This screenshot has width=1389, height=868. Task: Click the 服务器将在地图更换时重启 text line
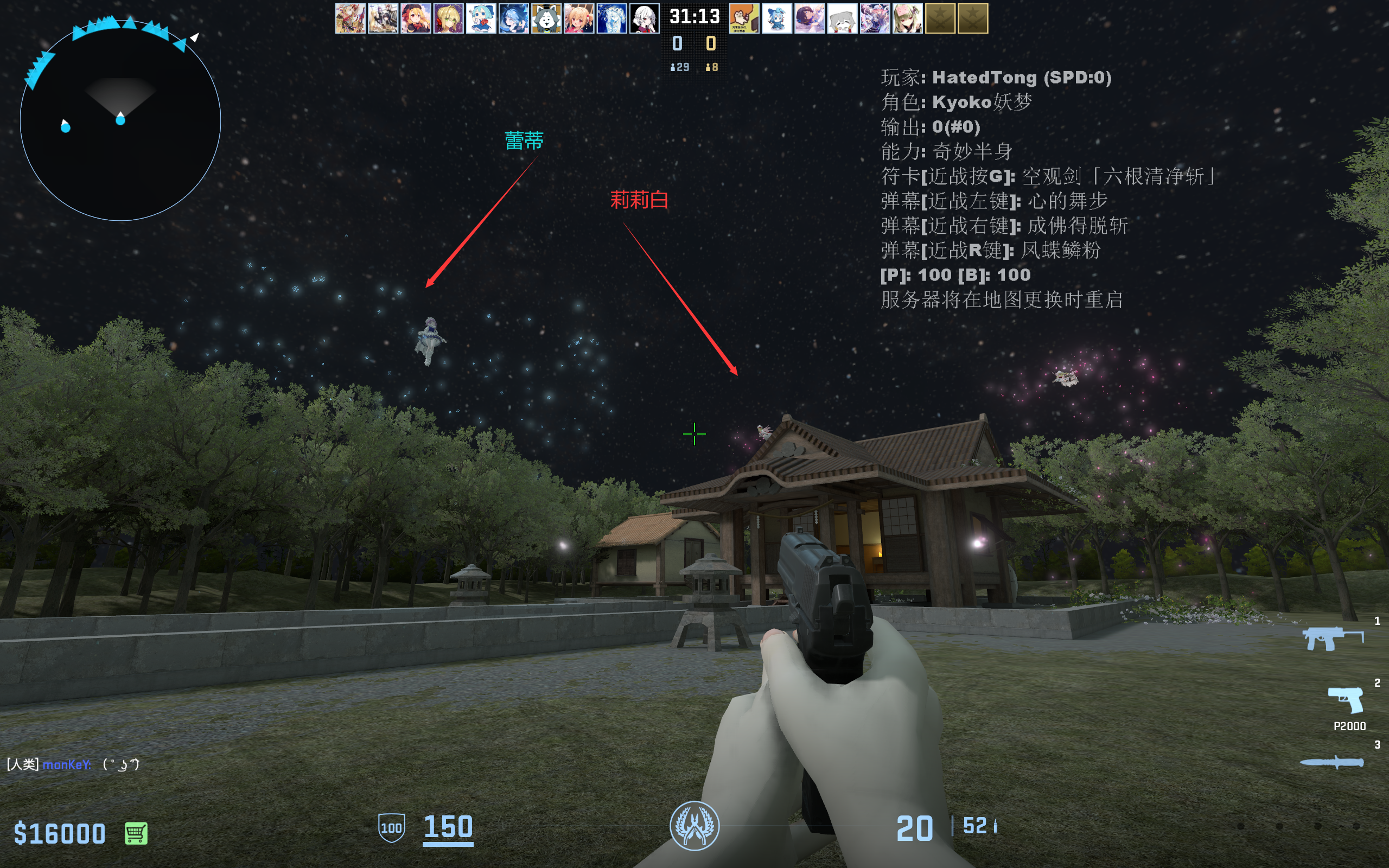(x=1001, y=299)
